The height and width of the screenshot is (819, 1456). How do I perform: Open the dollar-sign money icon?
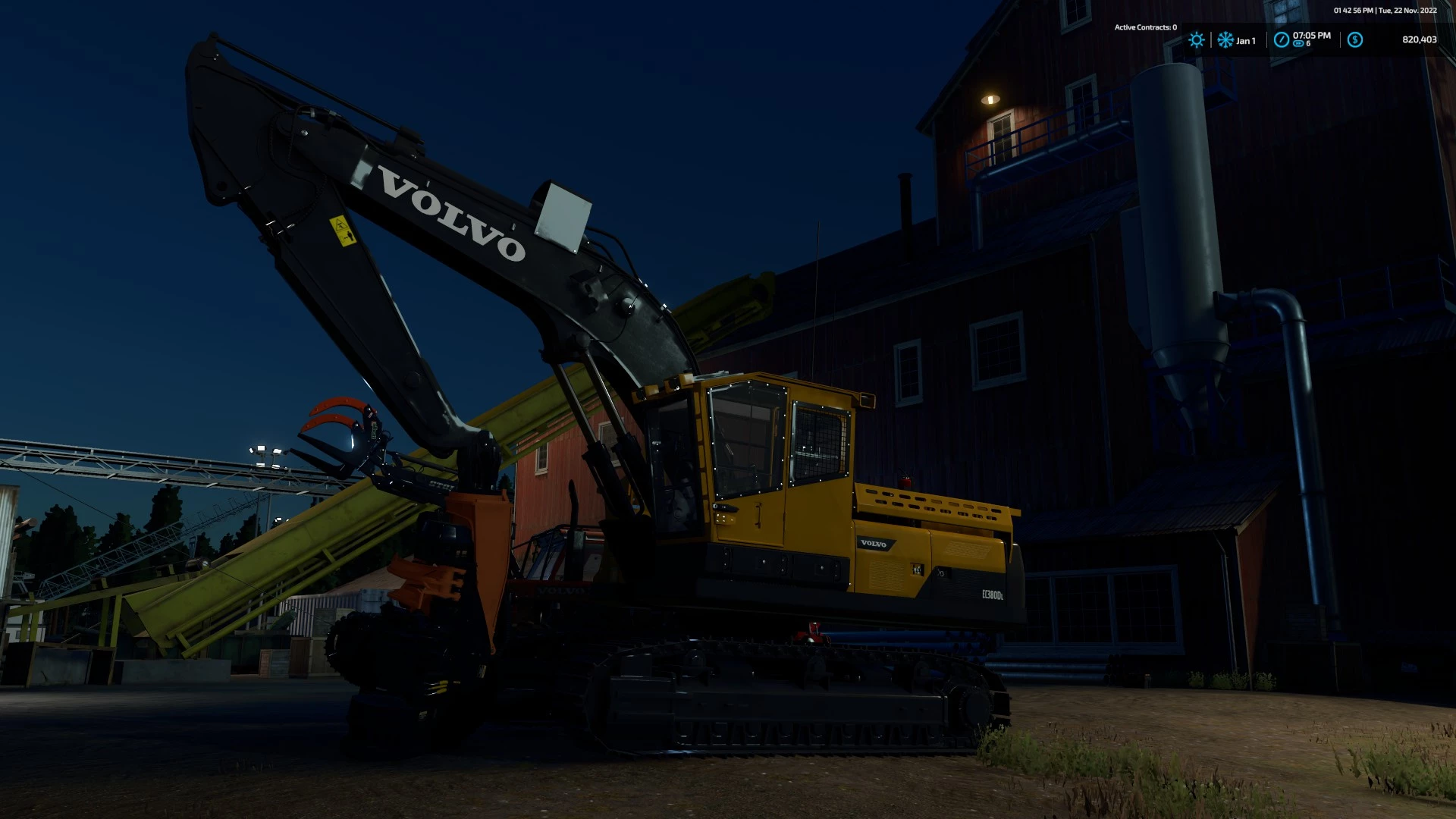pos(1355,40)
